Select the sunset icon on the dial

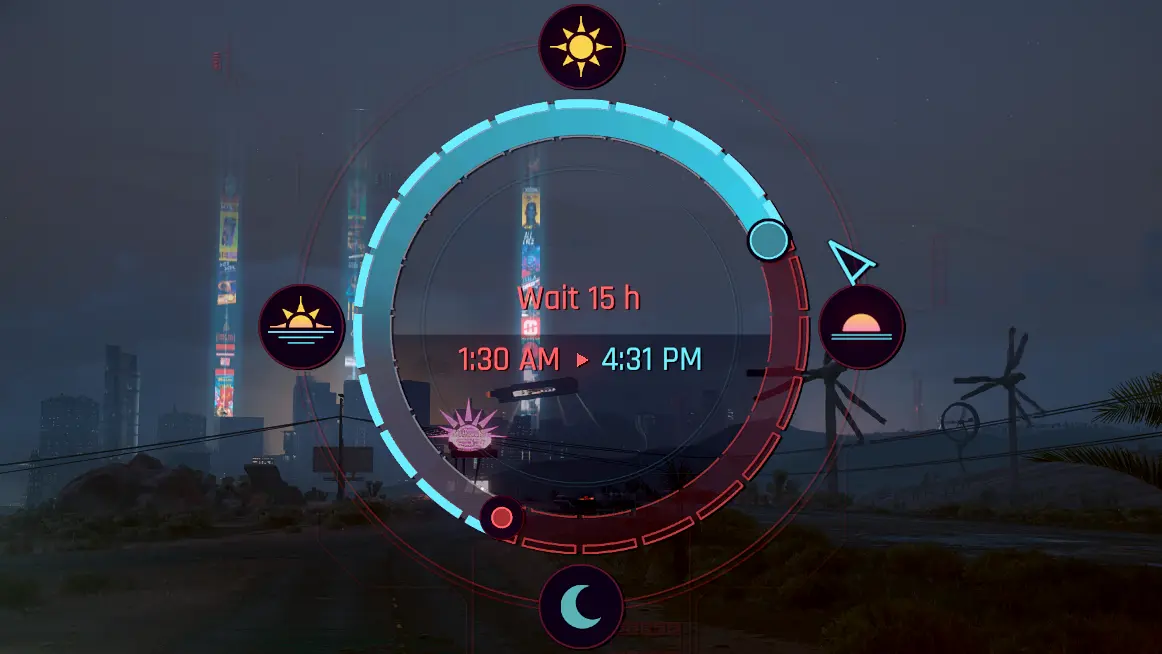point(862,327)
